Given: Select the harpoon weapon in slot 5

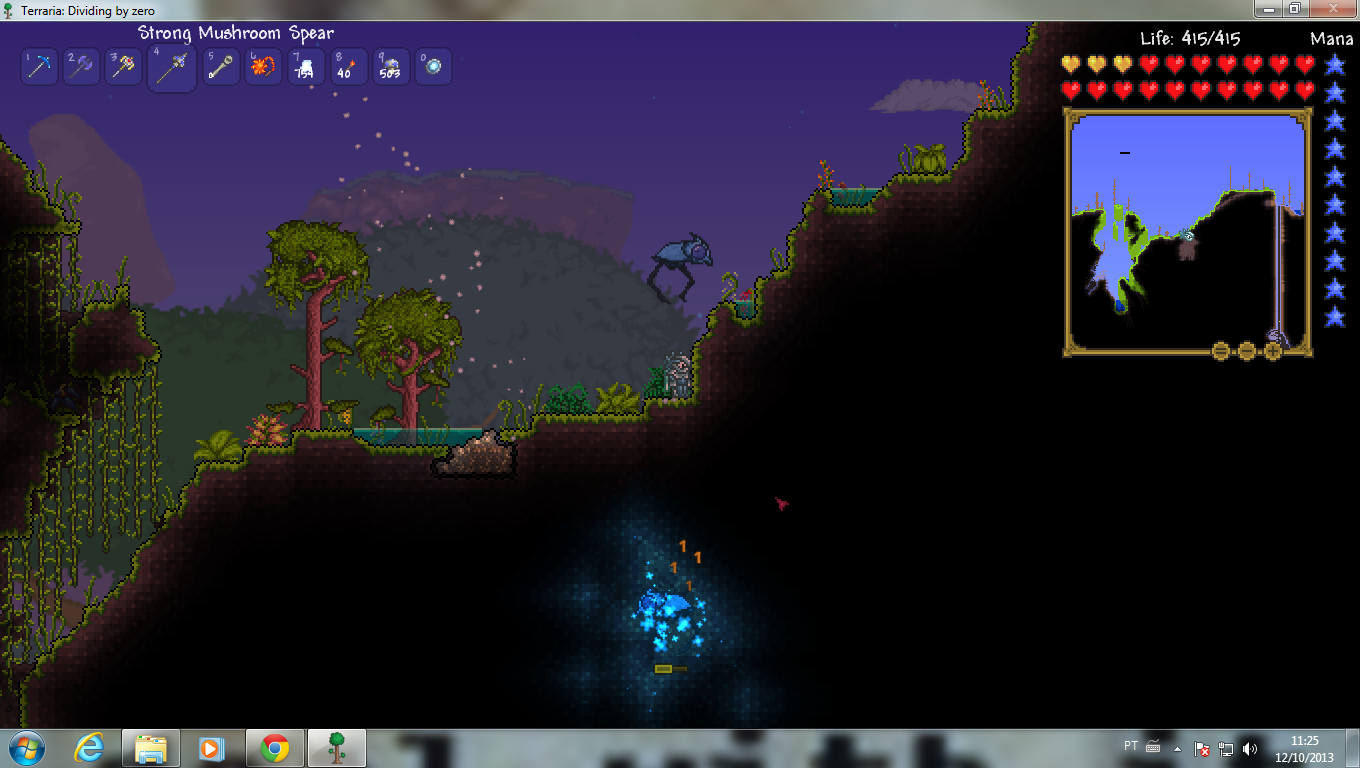Looking at the screenshot, I should pos(221,66).
